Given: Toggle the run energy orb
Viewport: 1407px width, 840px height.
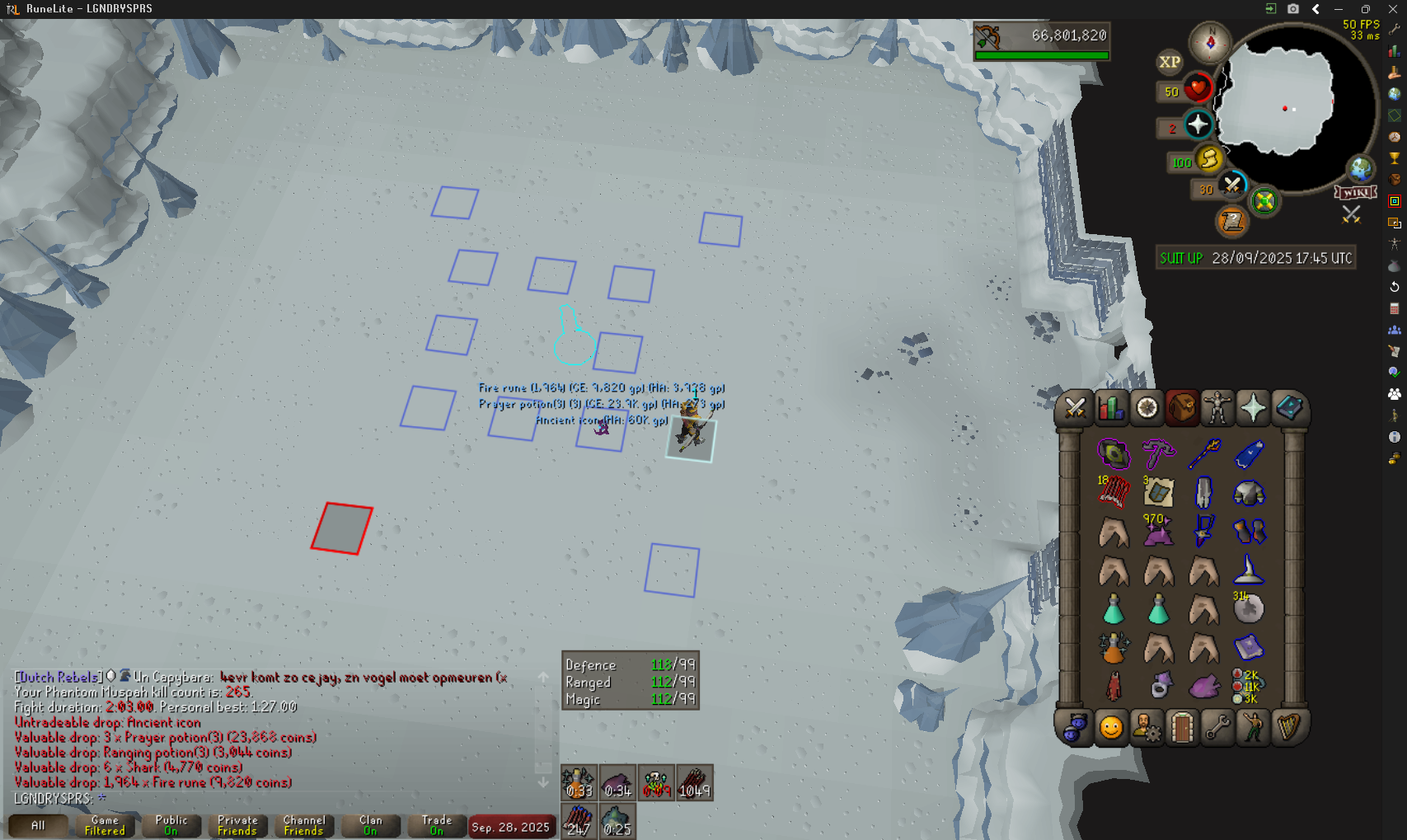Looking at the screenshot, I should click(1208, 159).
